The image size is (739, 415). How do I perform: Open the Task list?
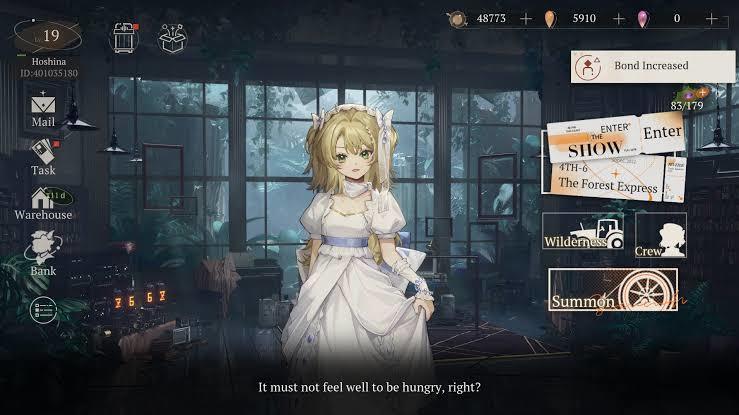tap(43, 155)
